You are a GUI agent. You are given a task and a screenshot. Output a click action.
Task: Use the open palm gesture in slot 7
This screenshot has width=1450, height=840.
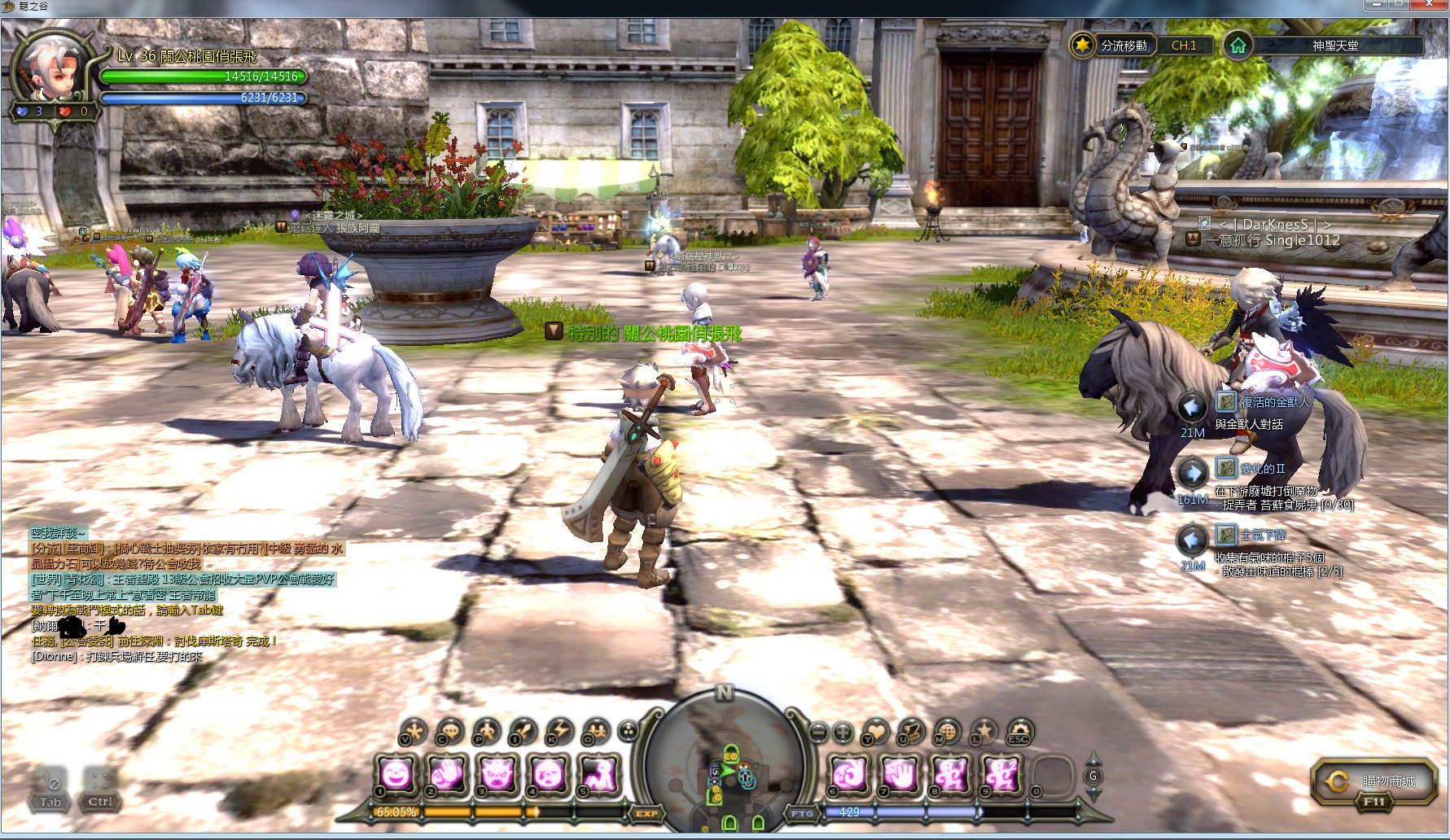tap(900, 772)
